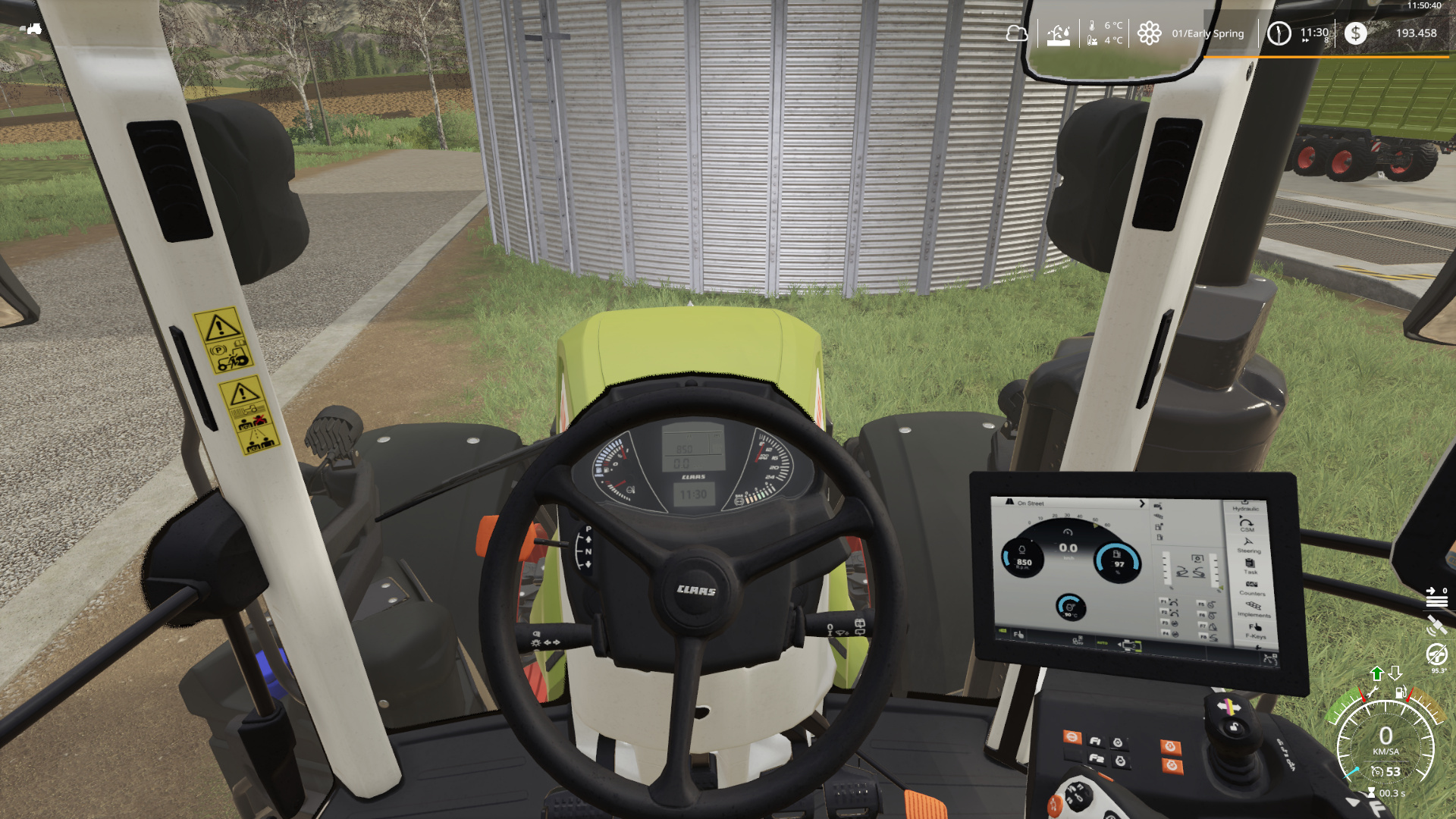Click the white down arrow indicator
Viewport: 1456px width, 819px height.
[x=1395, y=673]
